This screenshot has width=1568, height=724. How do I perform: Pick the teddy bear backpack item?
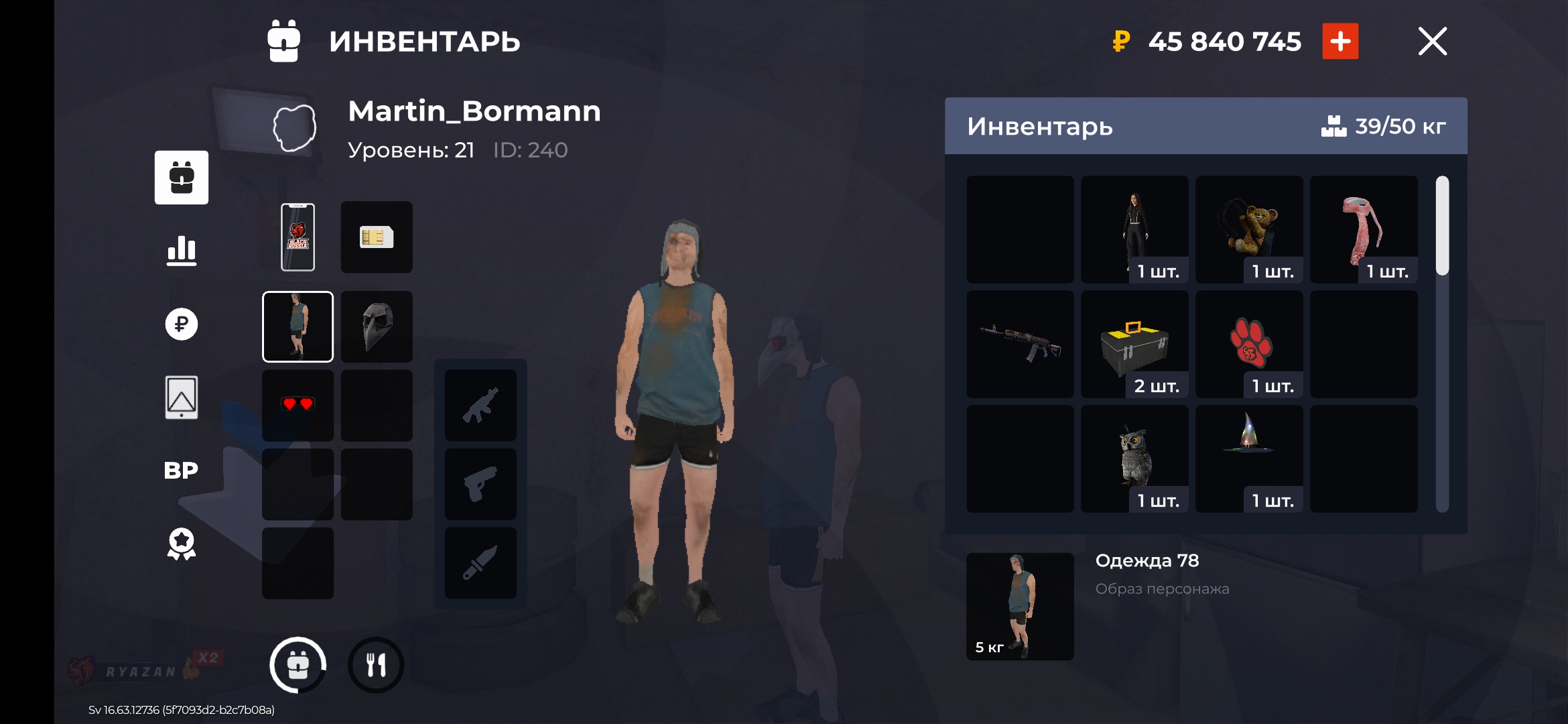coord(1249,229)
